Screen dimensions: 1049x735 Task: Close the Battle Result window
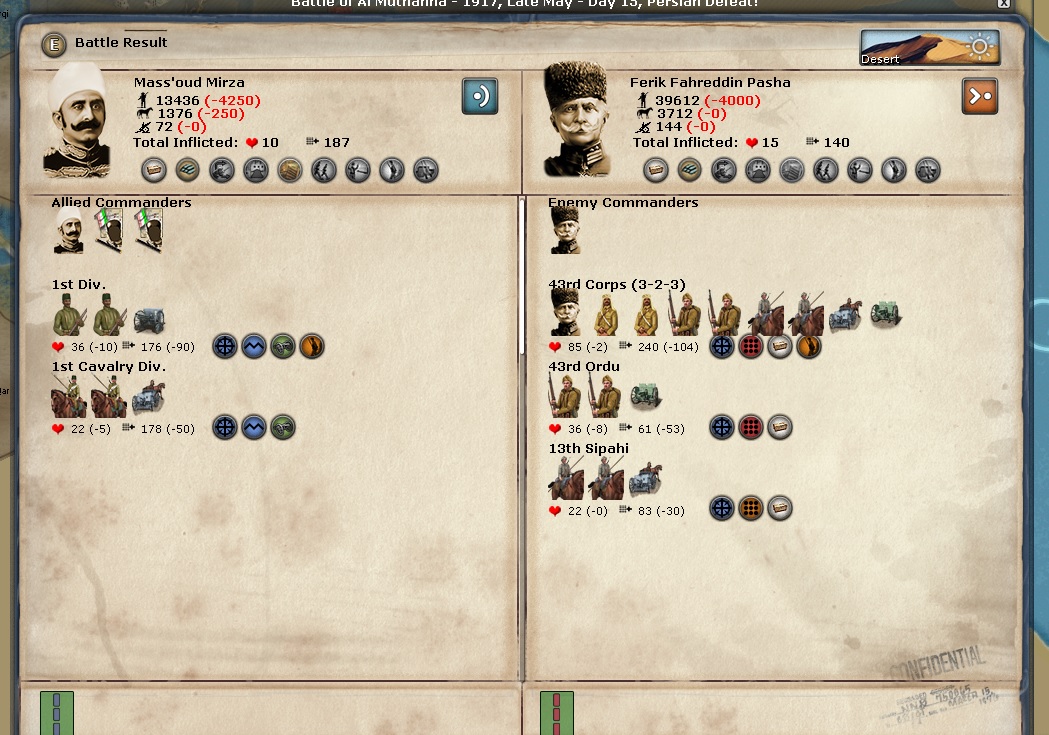coord(1003,4)
